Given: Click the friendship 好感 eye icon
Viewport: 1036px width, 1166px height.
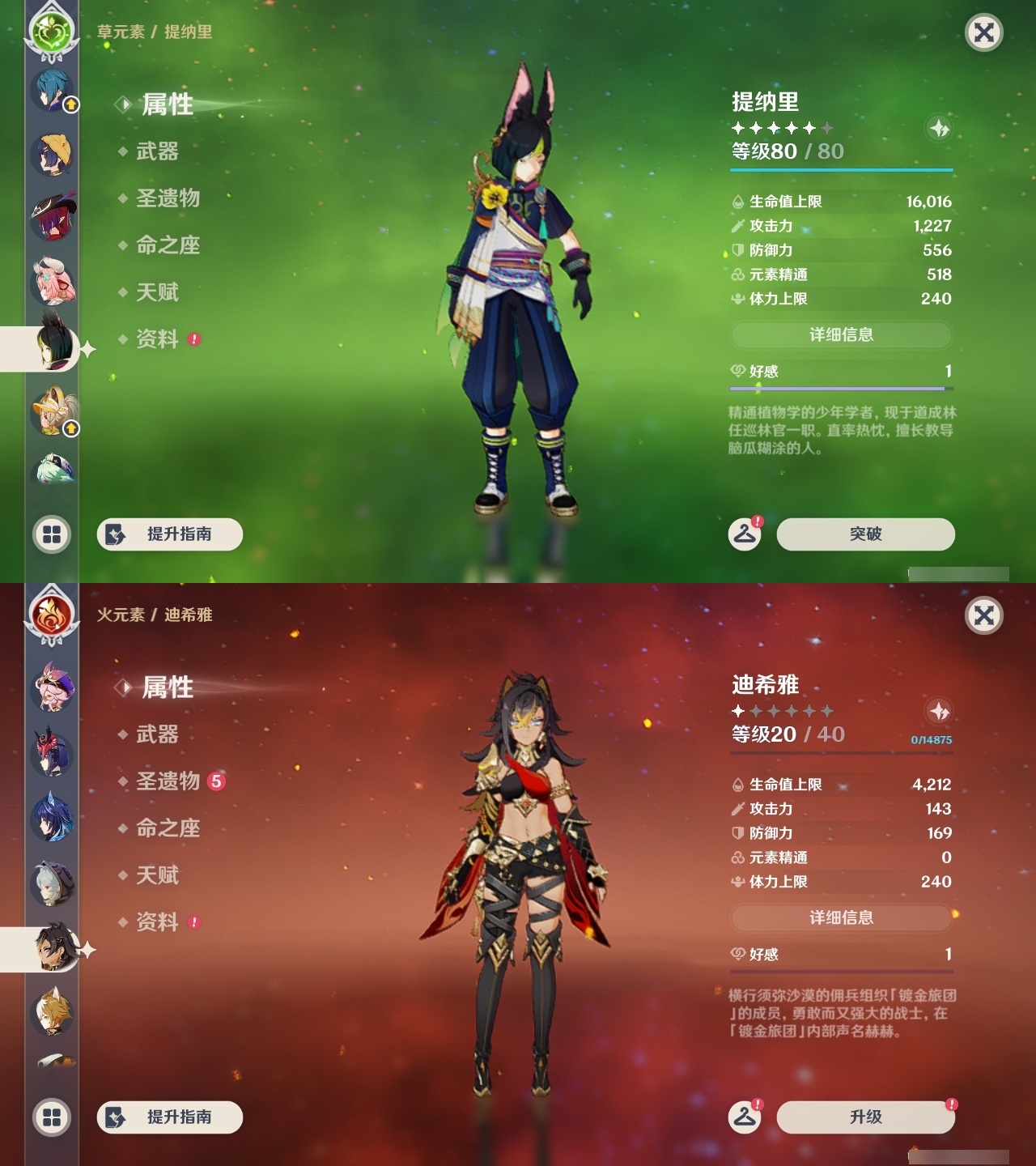Looking at the screenshot, I should [736, 372].
